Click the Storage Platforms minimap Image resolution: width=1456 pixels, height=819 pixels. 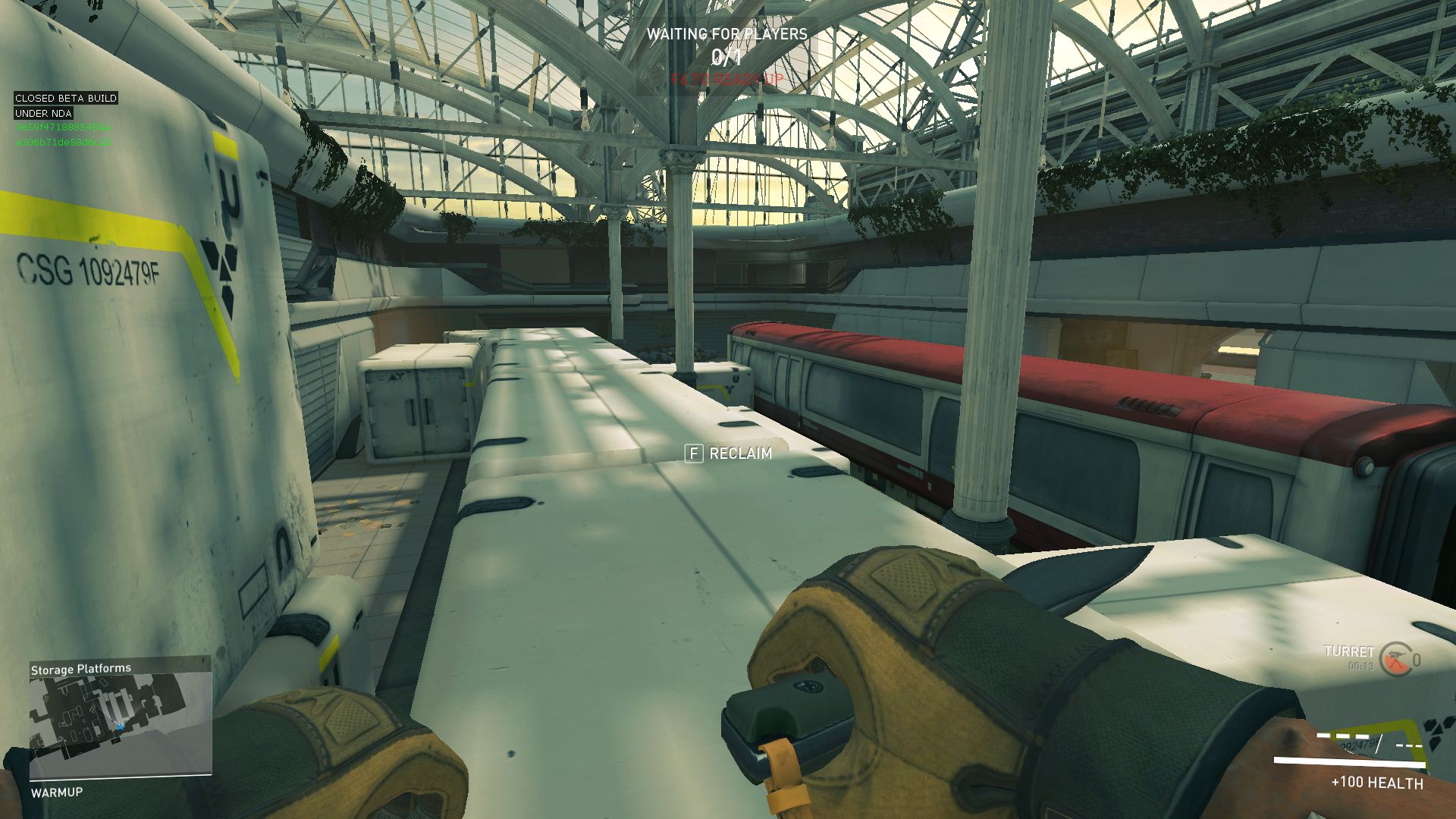coord(120,723)
